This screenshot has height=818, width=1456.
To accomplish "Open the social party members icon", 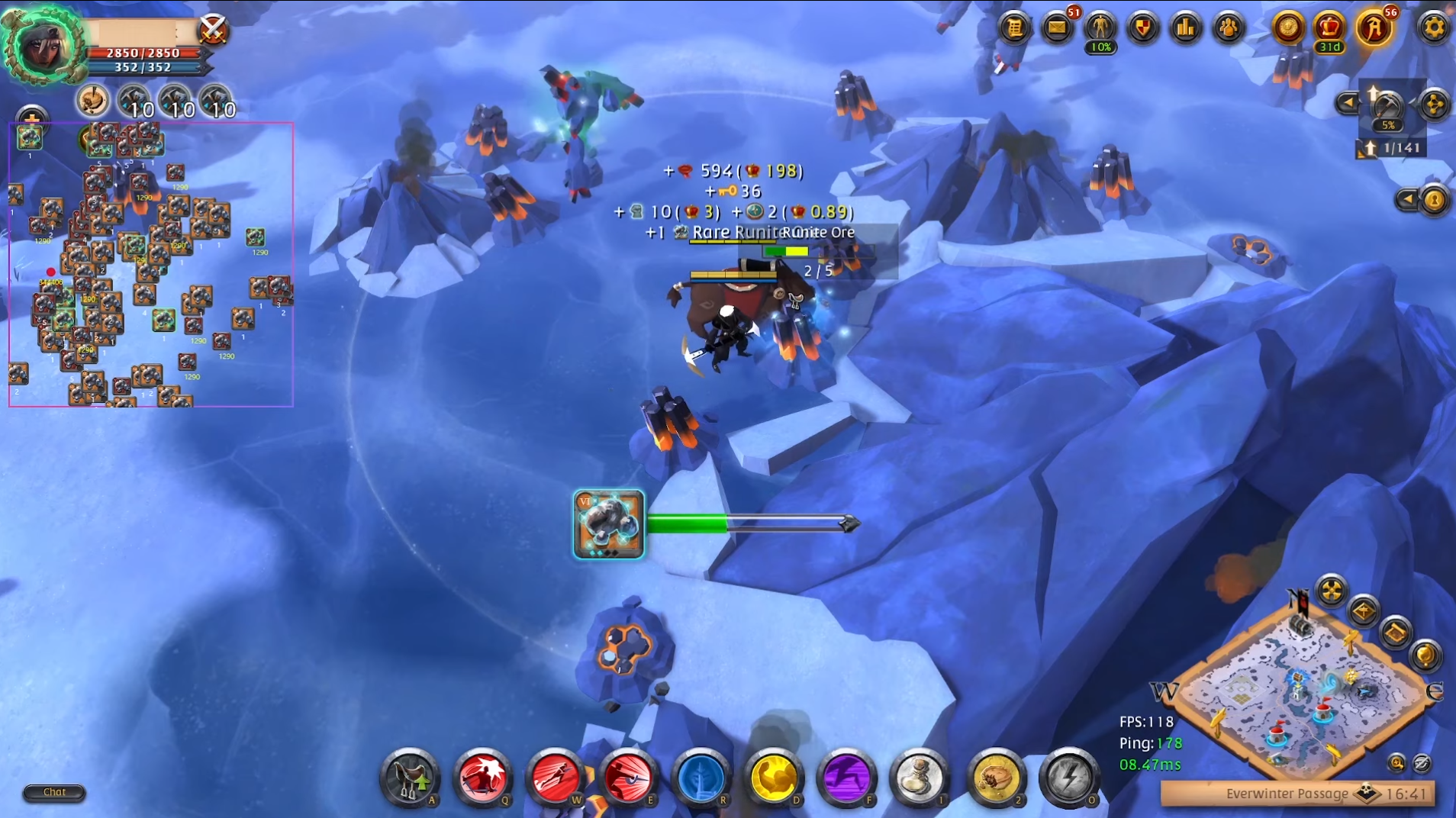I will [x=1228, y=28].
